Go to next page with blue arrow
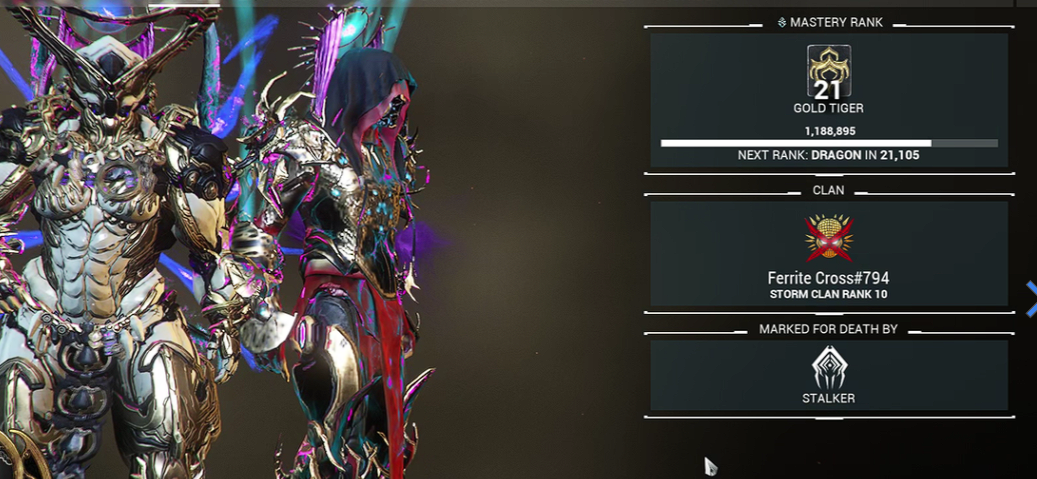Image resolution: width=1037 pixels, height=479 pixels. tap(1031, 296)
